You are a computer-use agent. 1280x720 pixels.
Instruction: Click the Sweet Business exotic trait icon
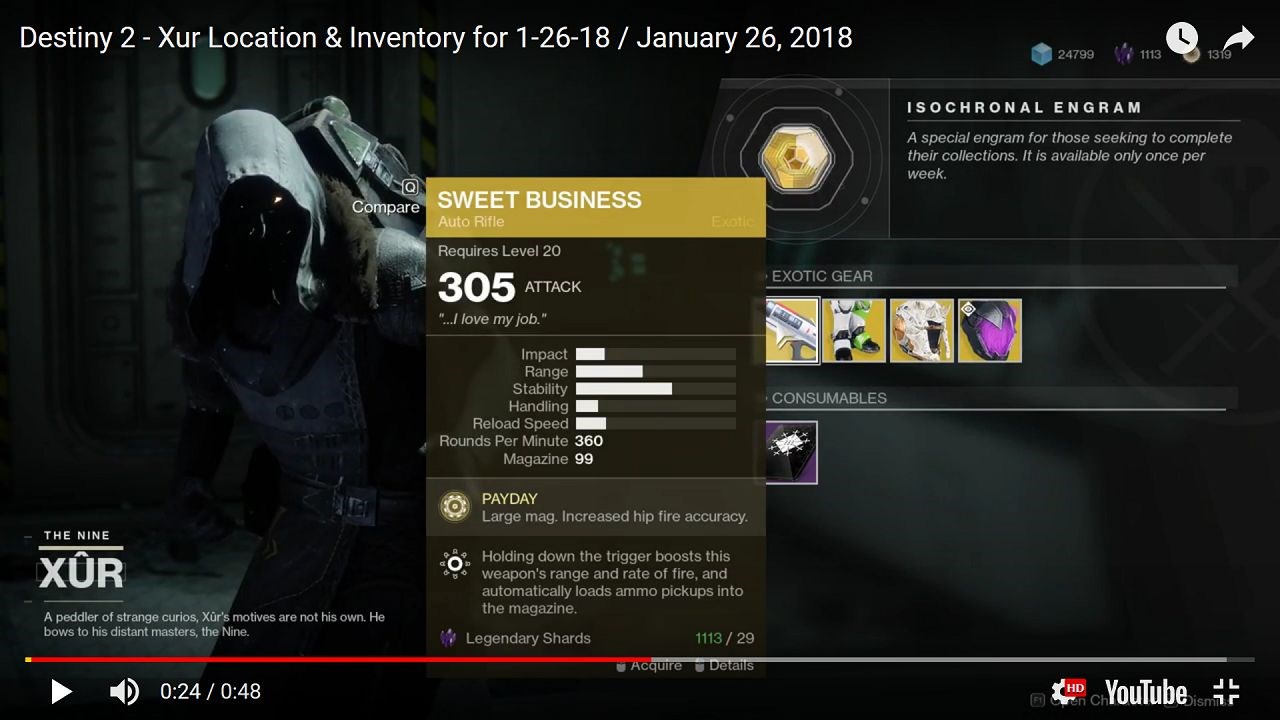pos(455,564)
